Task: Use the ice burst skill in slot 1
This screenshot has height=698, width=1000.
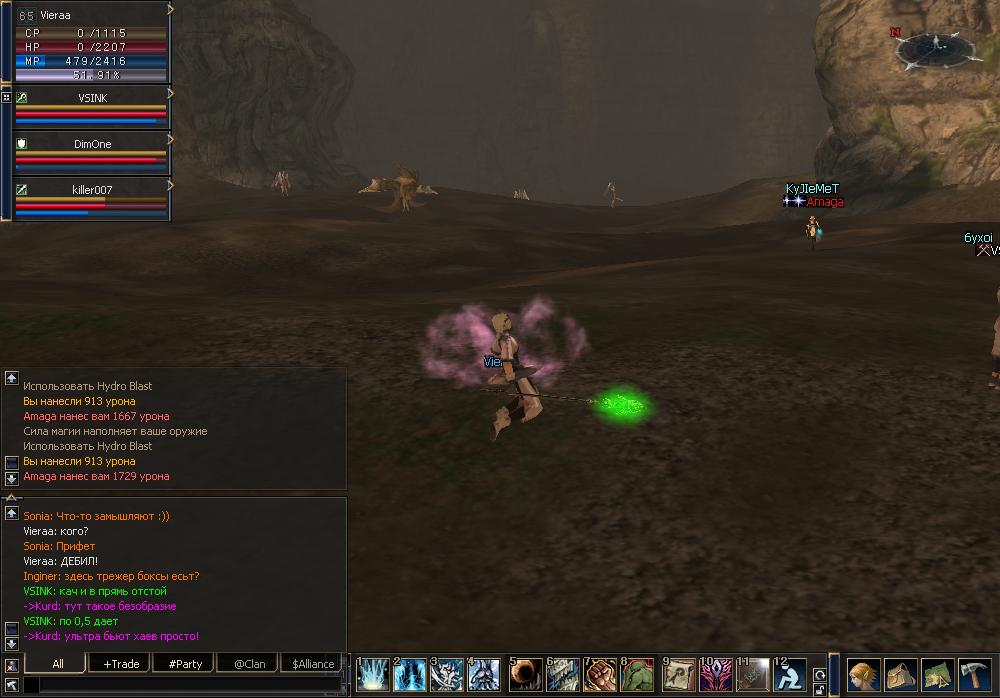Action: point(373,675)
